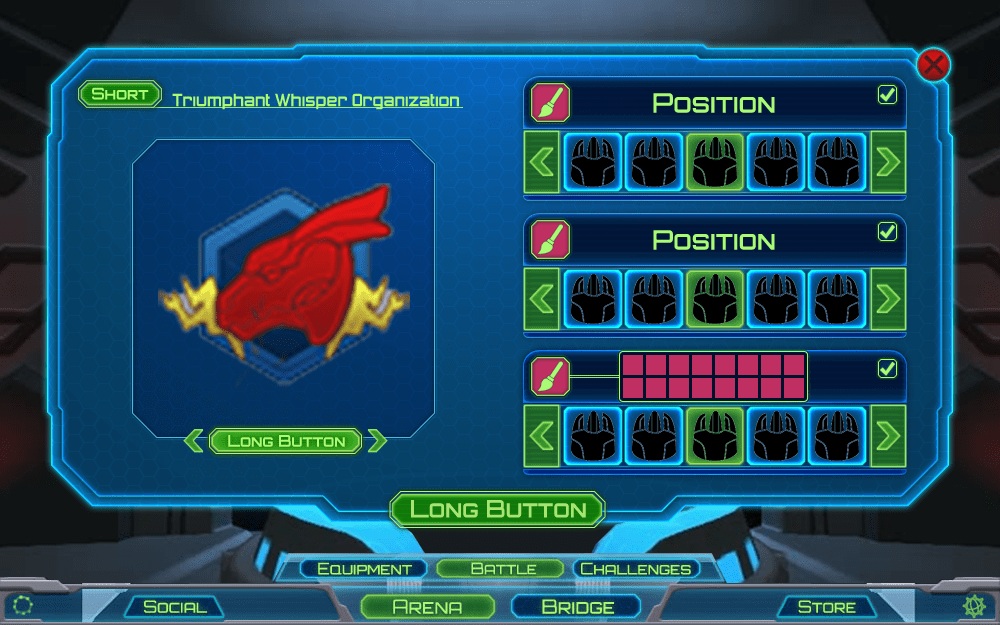
Task: Go to the Bridge
Action: [x=577, y=606]
